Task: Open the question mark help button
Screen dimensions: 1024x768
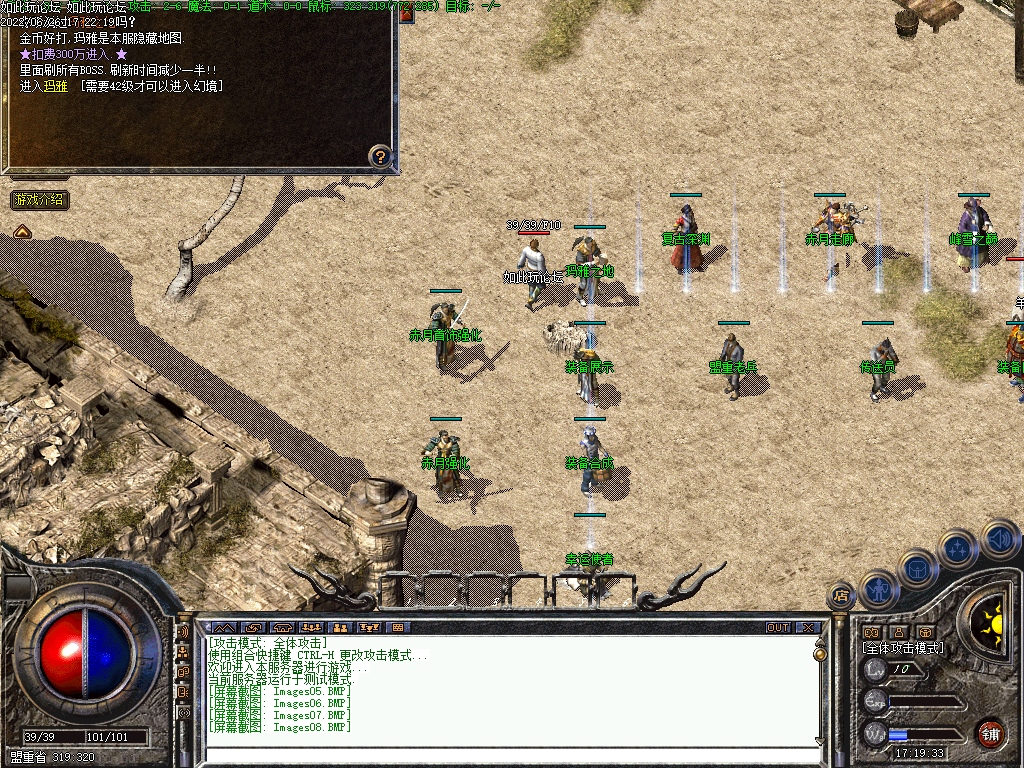Action: tap(380, 156)
